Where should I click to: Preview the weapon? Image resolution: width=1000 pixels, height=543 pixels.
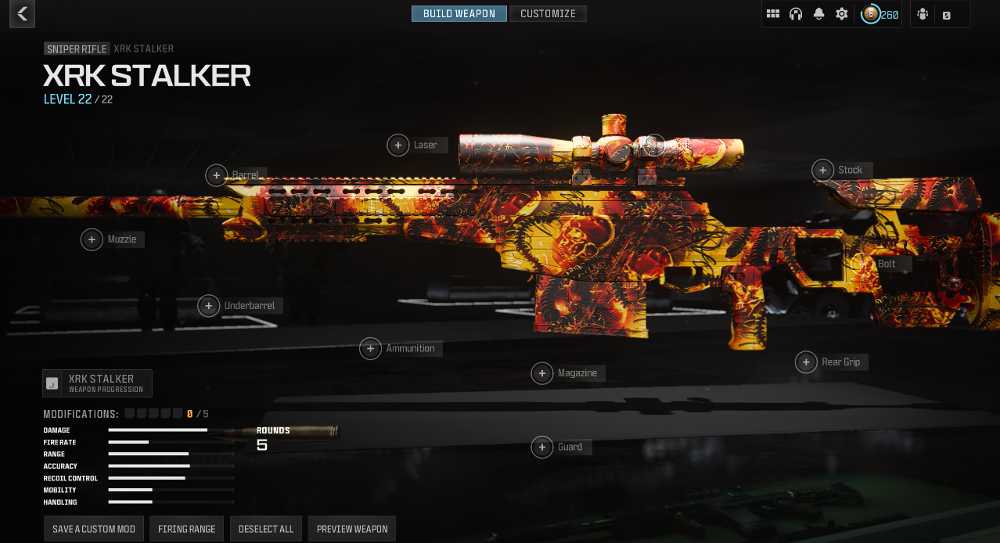point(352,529)
